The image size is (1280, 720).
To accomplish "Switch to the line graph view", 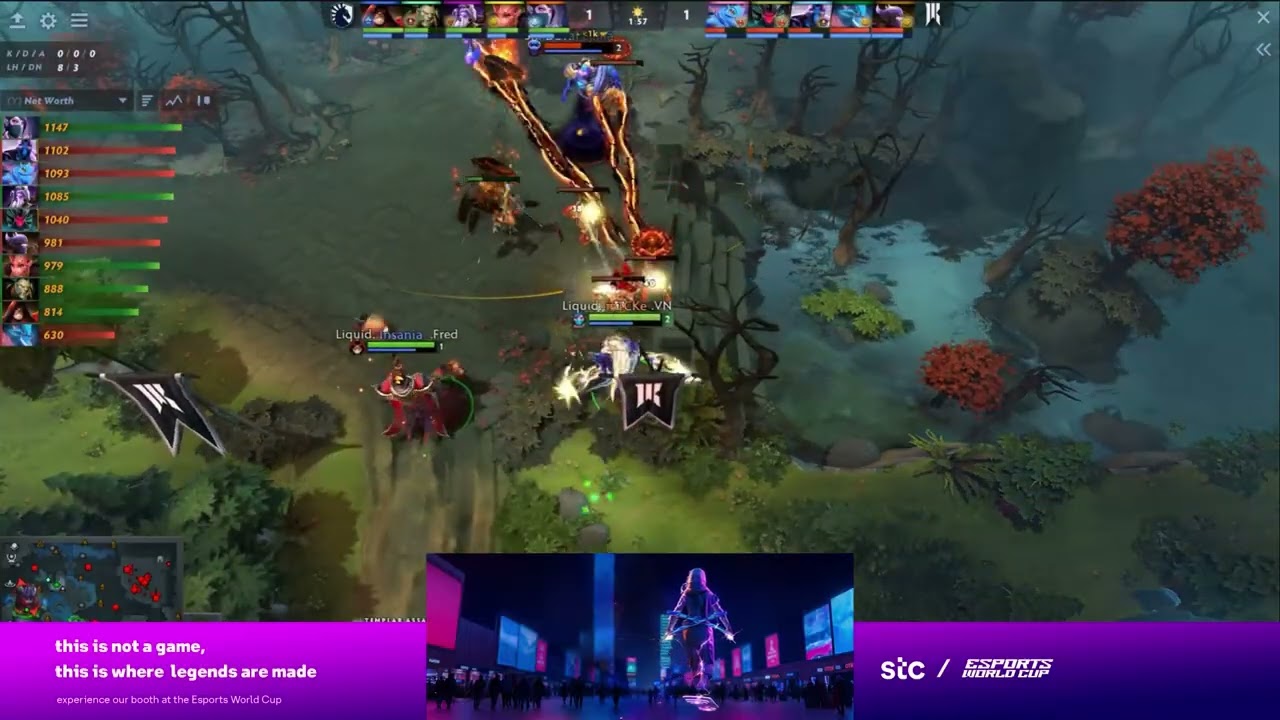I will click(175, 100).
